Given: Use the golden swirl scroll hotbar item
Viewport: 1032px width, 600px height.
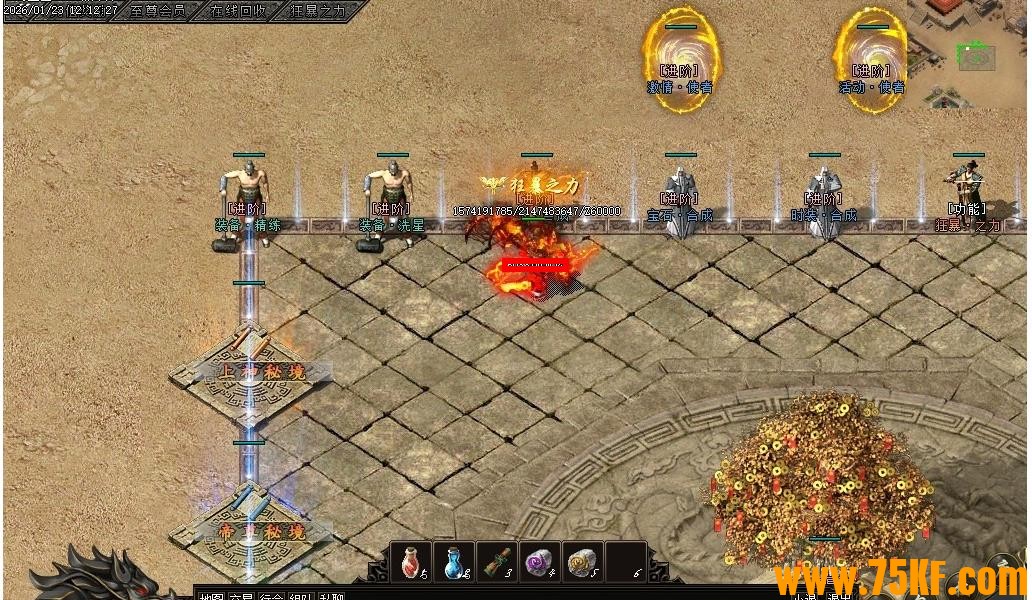Looking at the screenshot, I should (x=583, y=562).
